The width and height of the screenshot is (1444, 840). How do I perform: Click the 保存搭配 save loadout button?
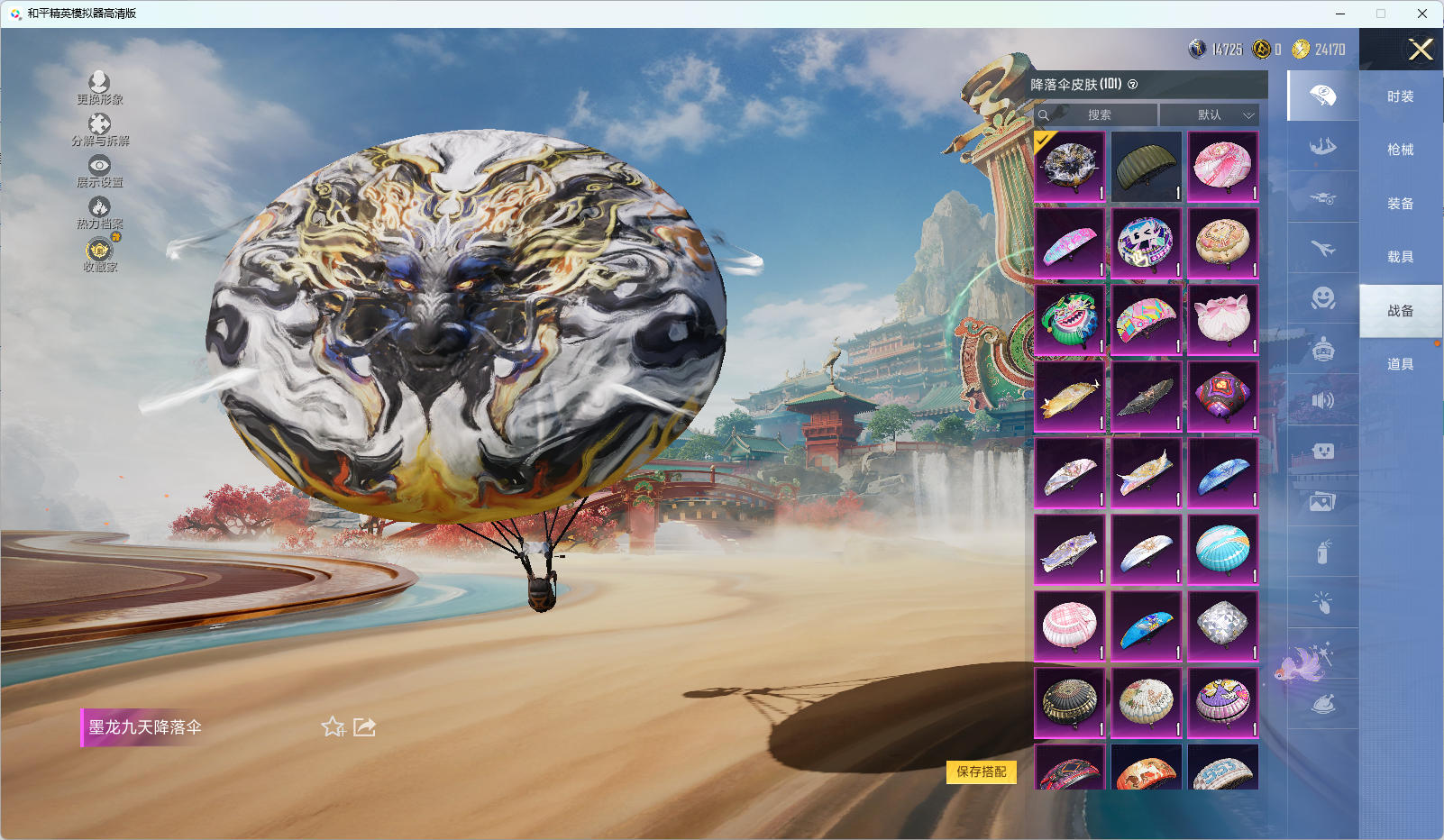pyautogui.click(x=981, y=772)
